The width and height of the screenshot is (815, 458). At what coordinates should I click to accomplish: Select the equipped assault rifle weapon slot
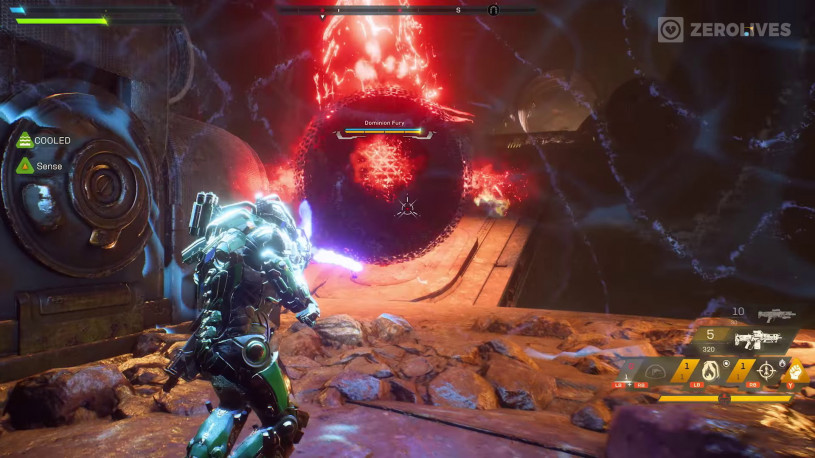(757, 338)
